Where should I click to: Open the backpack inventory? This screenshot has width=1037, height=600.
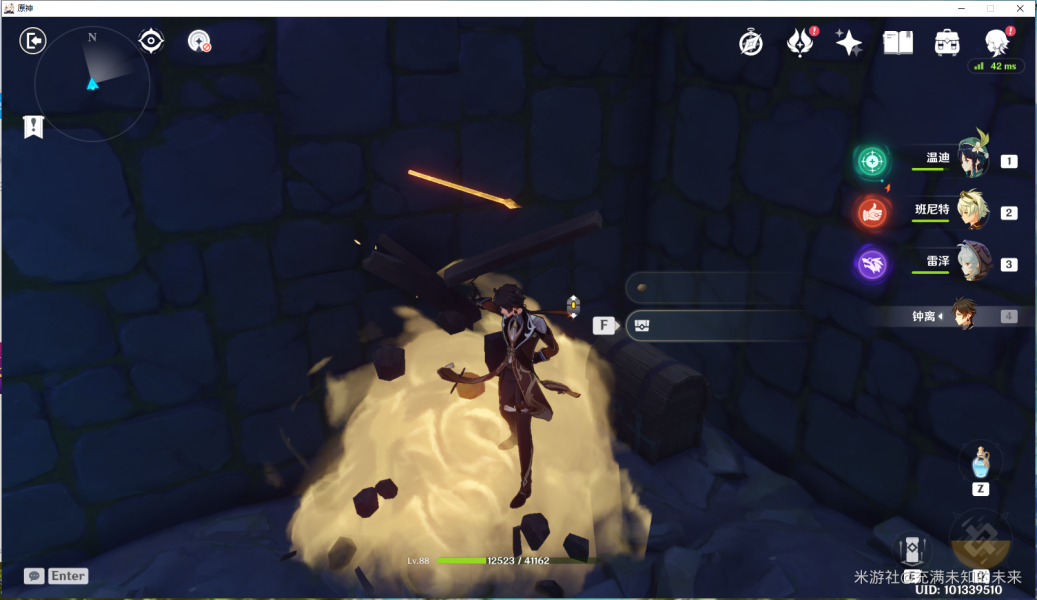pyautogui.click(x=947, y=43)
